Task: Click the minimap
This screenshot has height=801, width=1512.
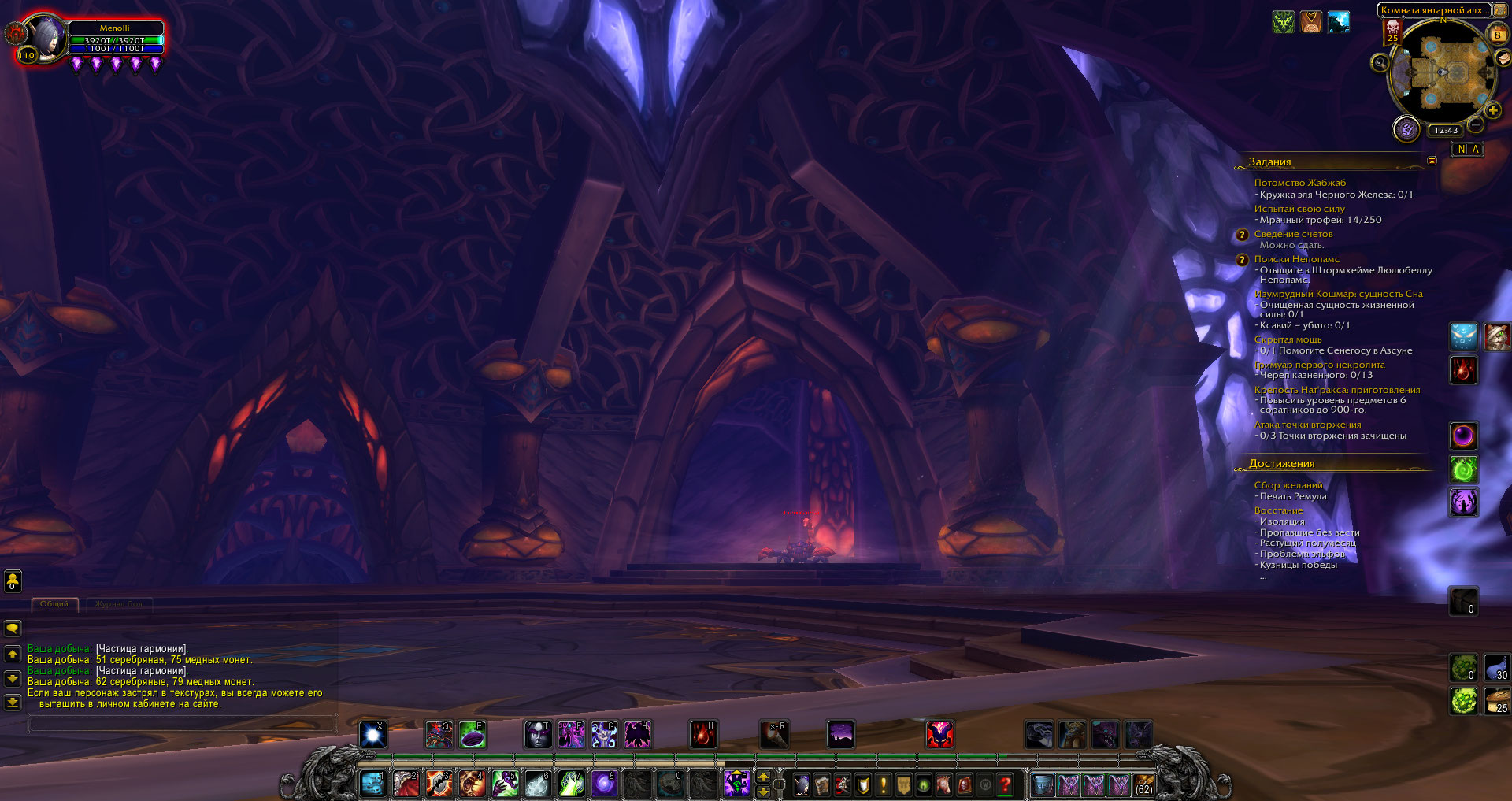Action: click(x=1442, y=72)
